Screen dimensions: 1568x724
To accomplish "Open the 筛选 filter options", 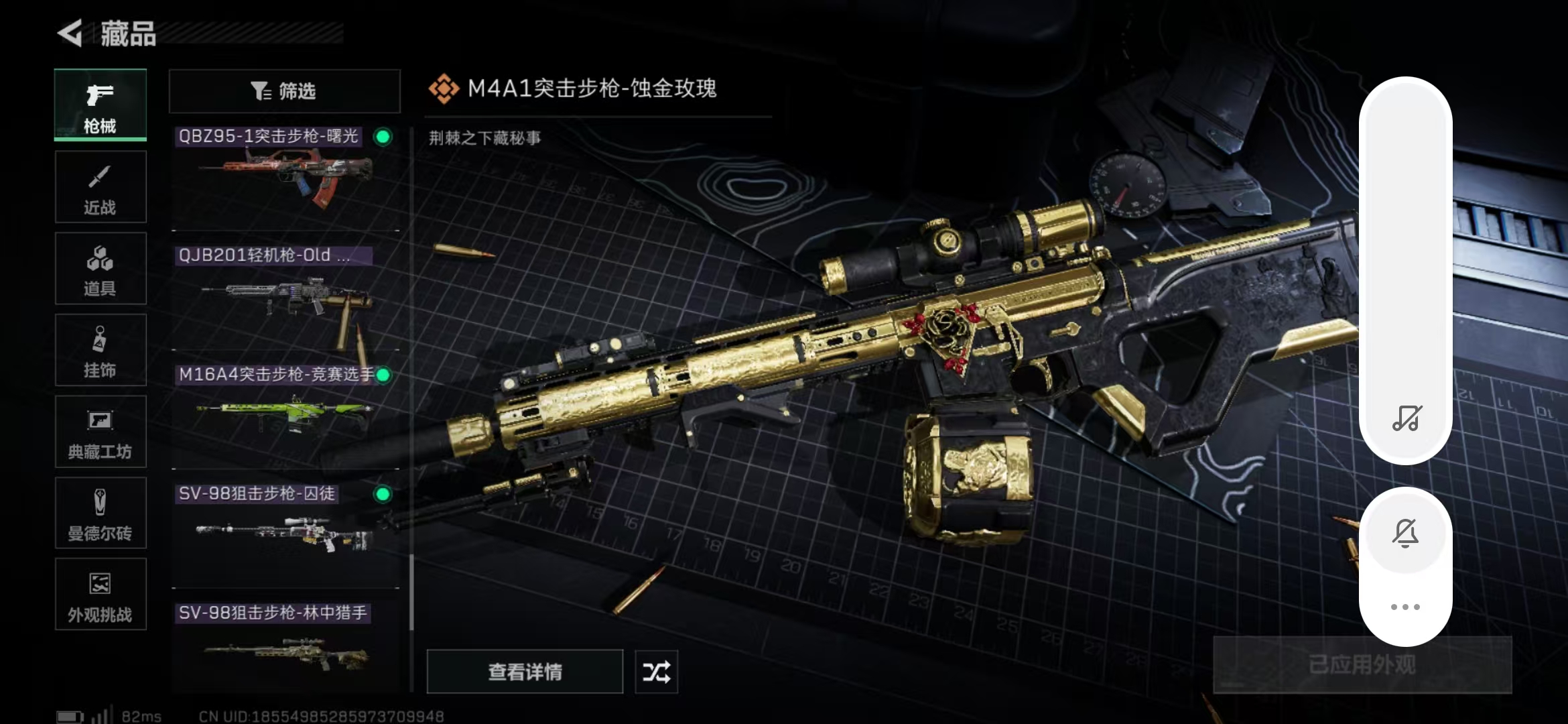I will (x=284, y=91).
